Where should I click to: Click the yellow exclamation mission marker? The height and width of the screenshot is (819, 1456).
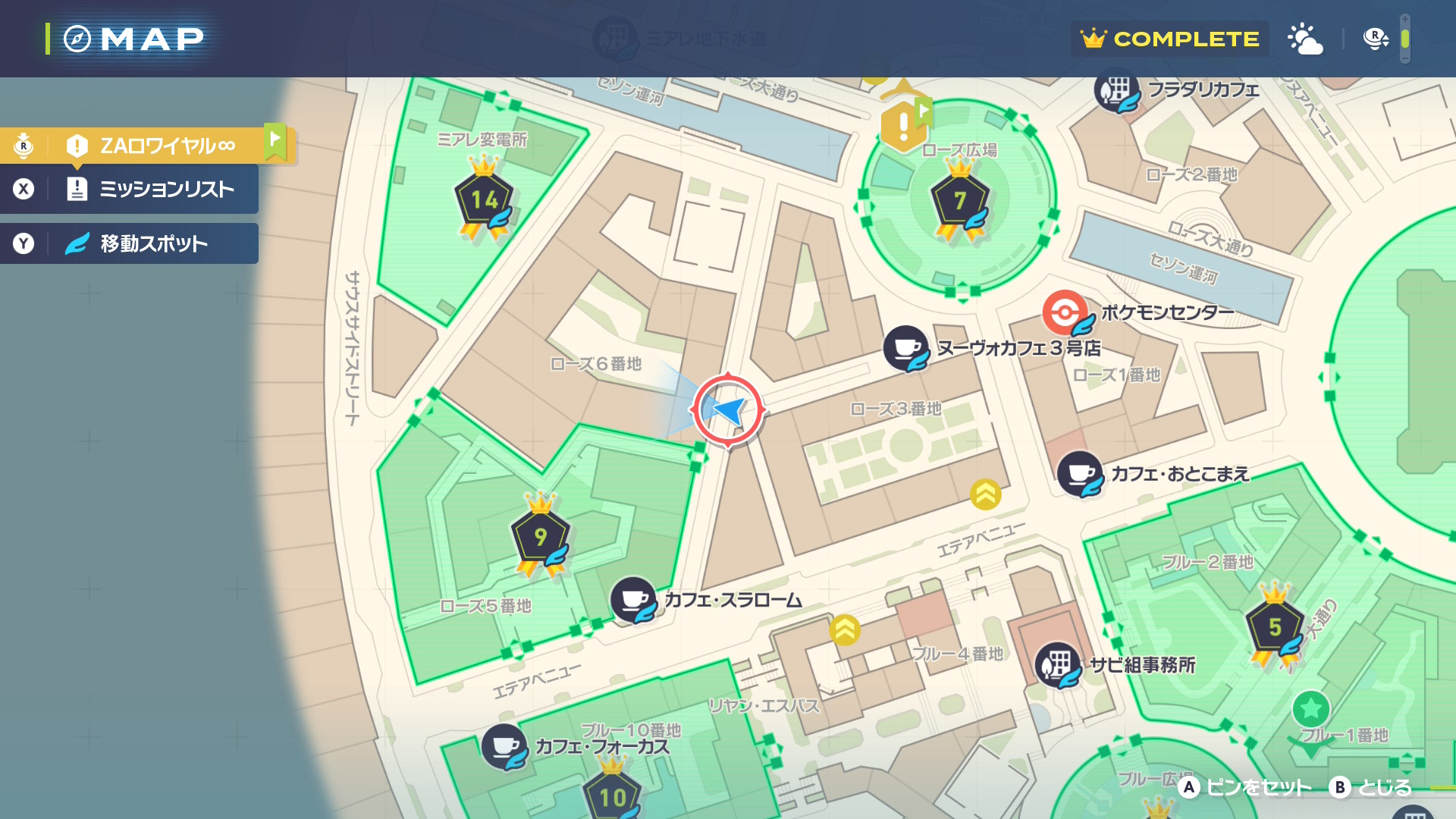[902, 125]
